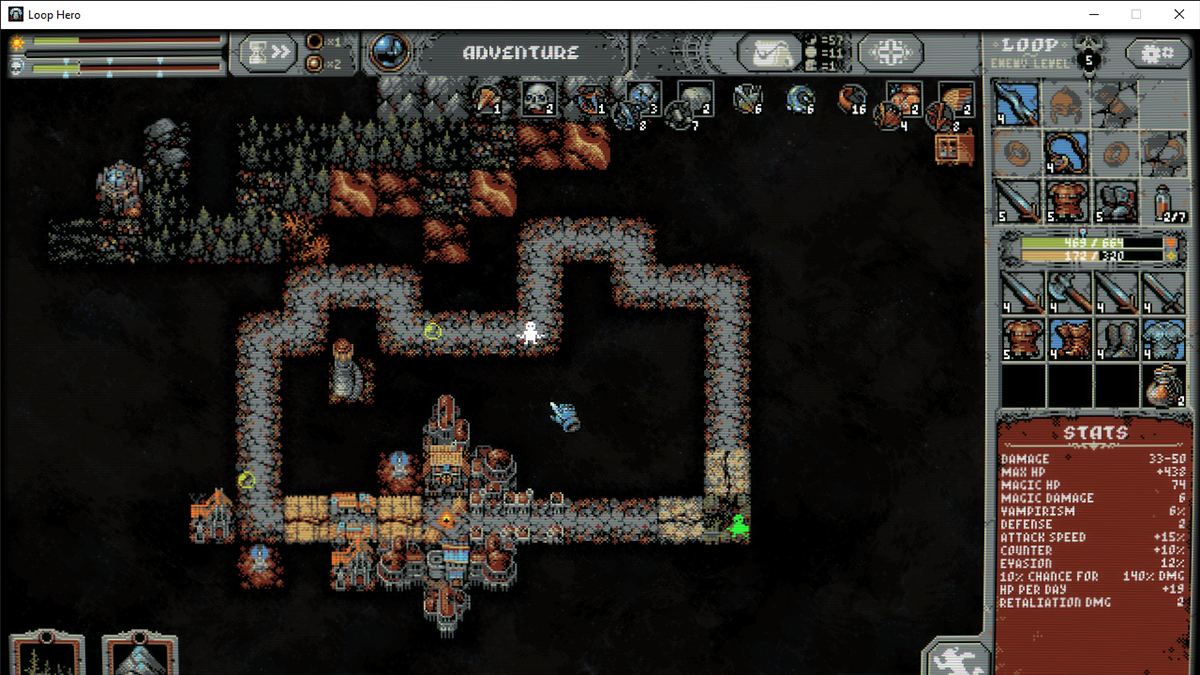Open the resources scroll button
Viewport: 1200px width, 675px height.
[x=770, y=53]
